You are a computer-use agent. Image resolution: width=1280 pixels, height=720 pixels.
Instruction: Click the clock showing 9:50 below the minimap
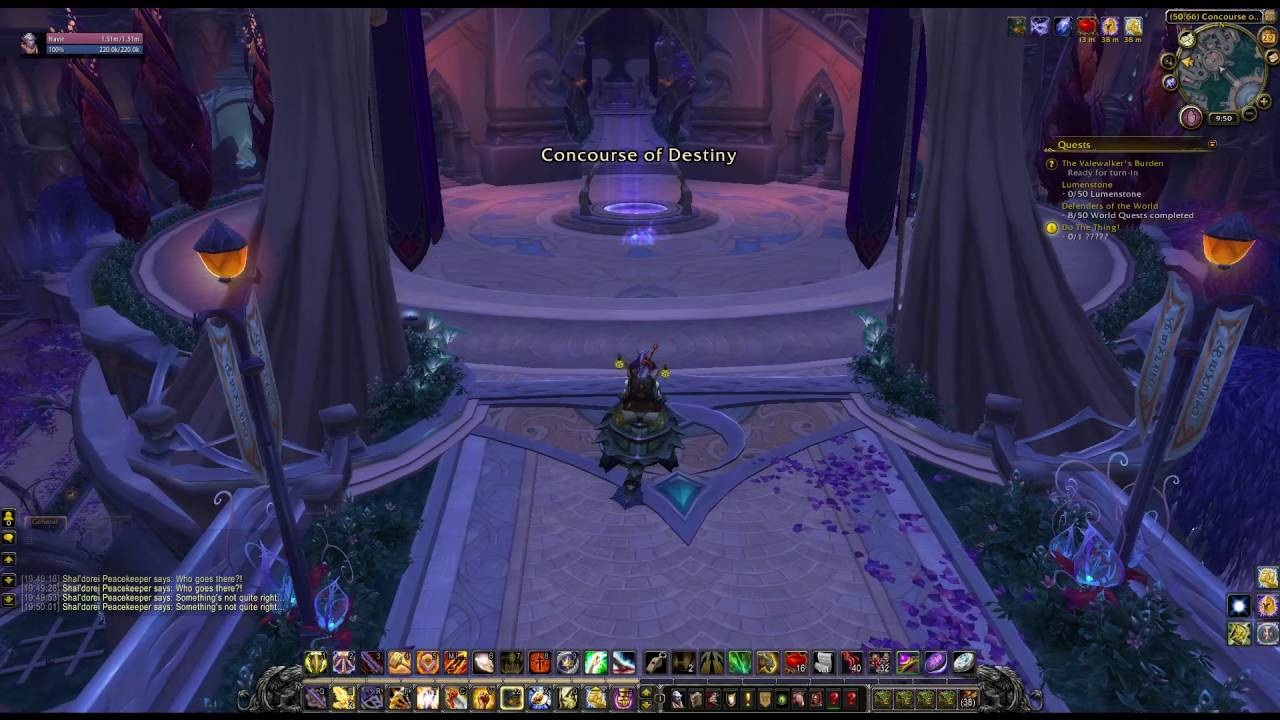1225,116
